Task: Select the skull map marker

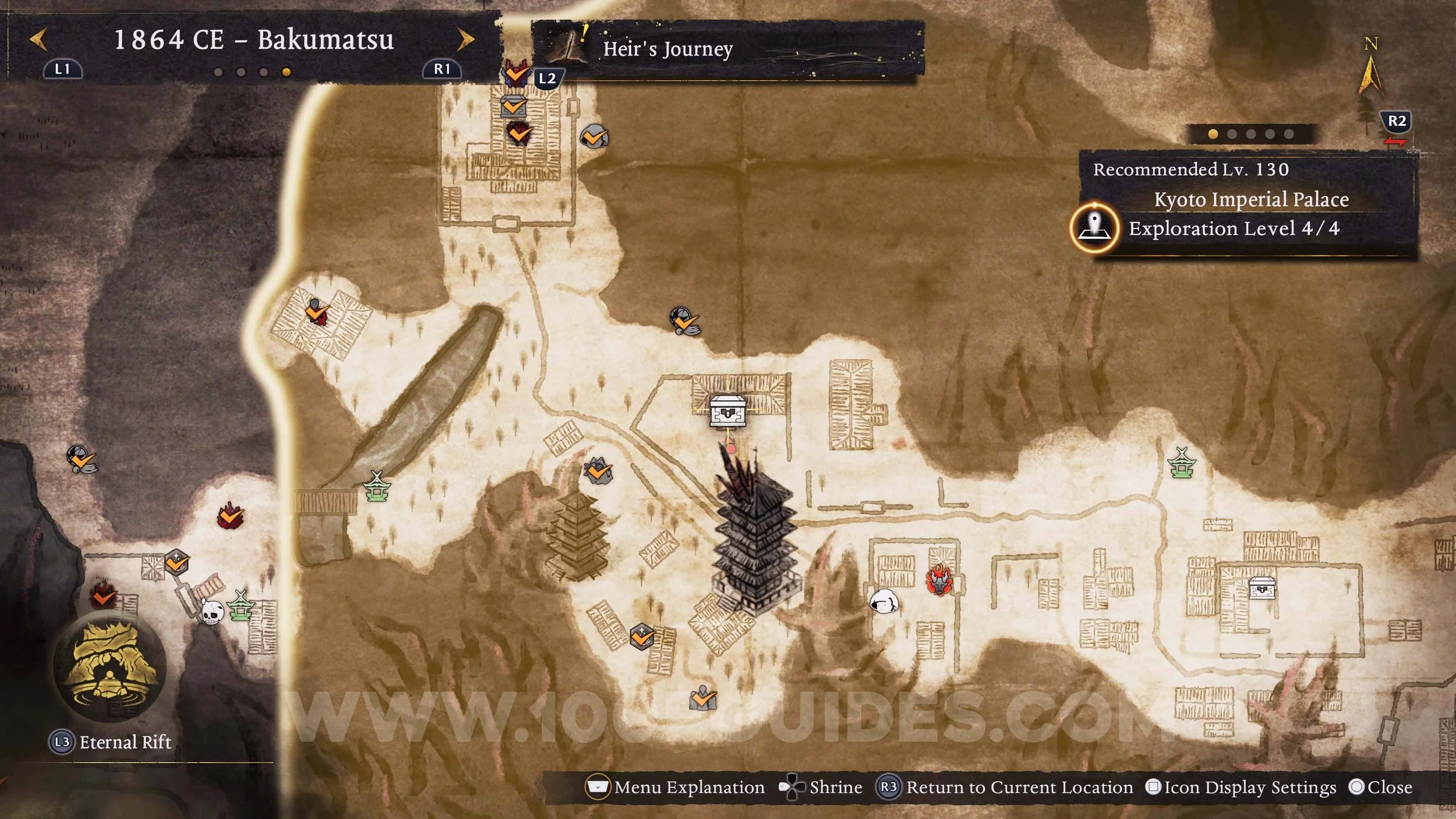Action: coord(212,611)
